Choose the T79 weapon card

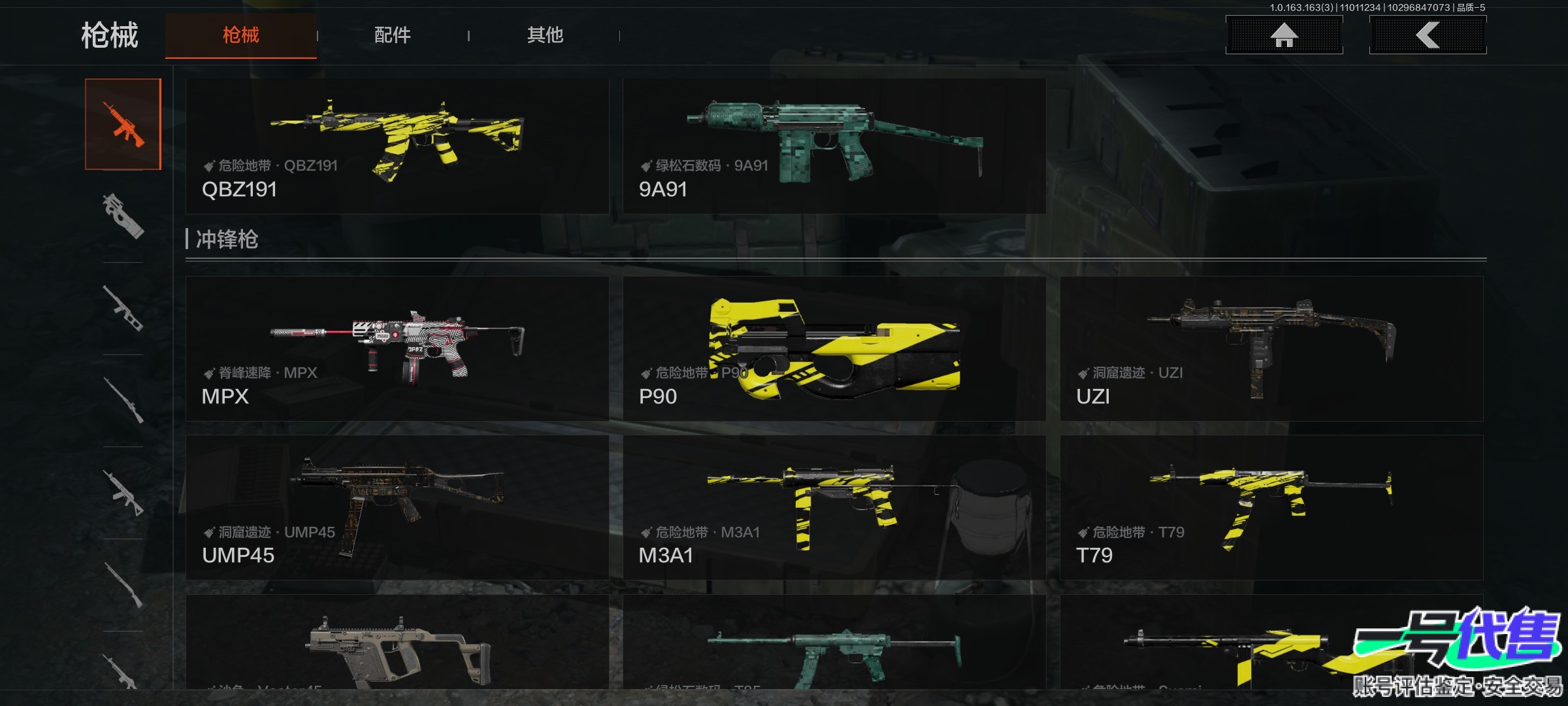[1271, 507]
